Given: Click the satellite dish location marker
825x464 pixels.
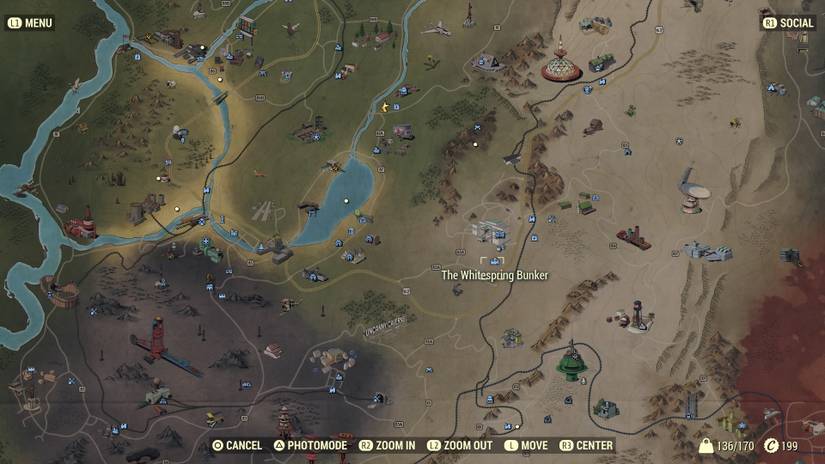Looking at the screenshot, I should click(x=690, y=187).
